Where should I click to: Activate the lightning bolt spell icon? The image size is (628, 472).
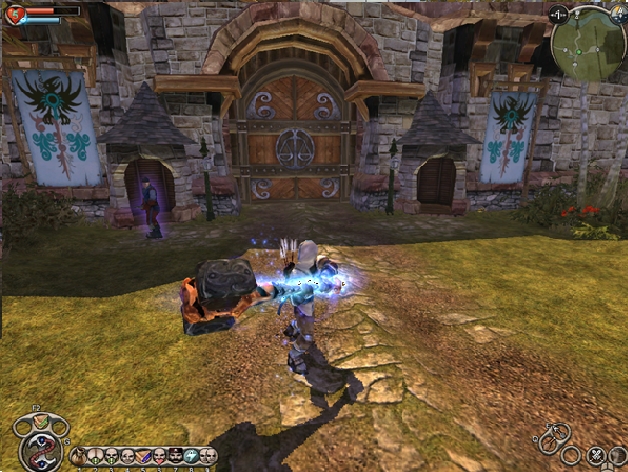pyautogui.click(x=189, y=456)
